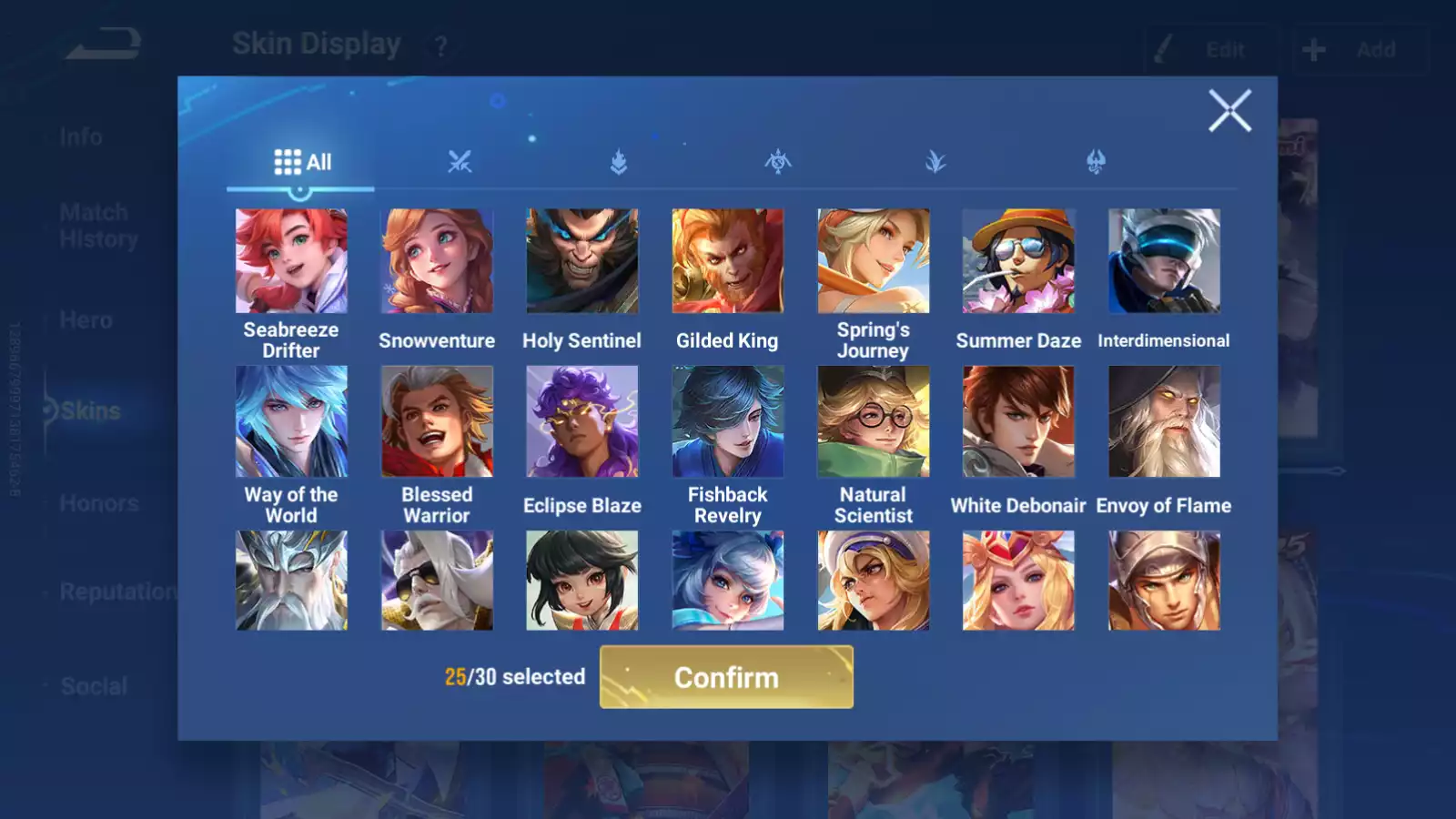Switch to the All skins tab

(x=302, y=163)
